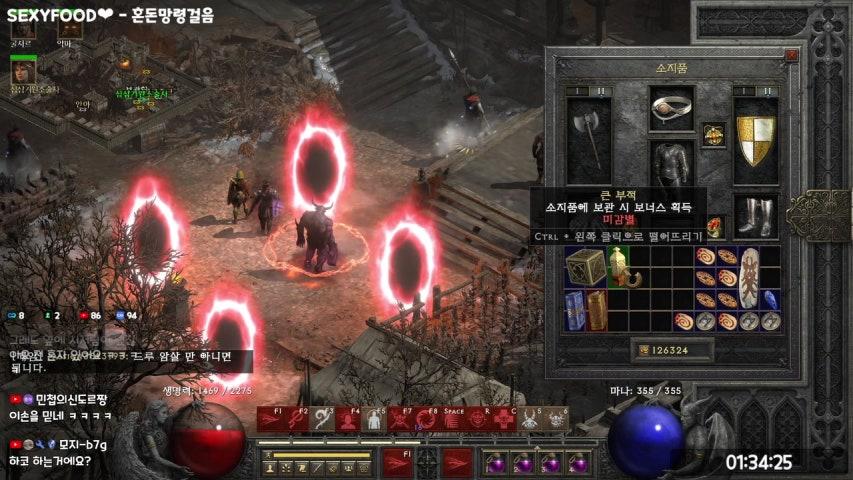Select the blue tome in inventory

574,310
